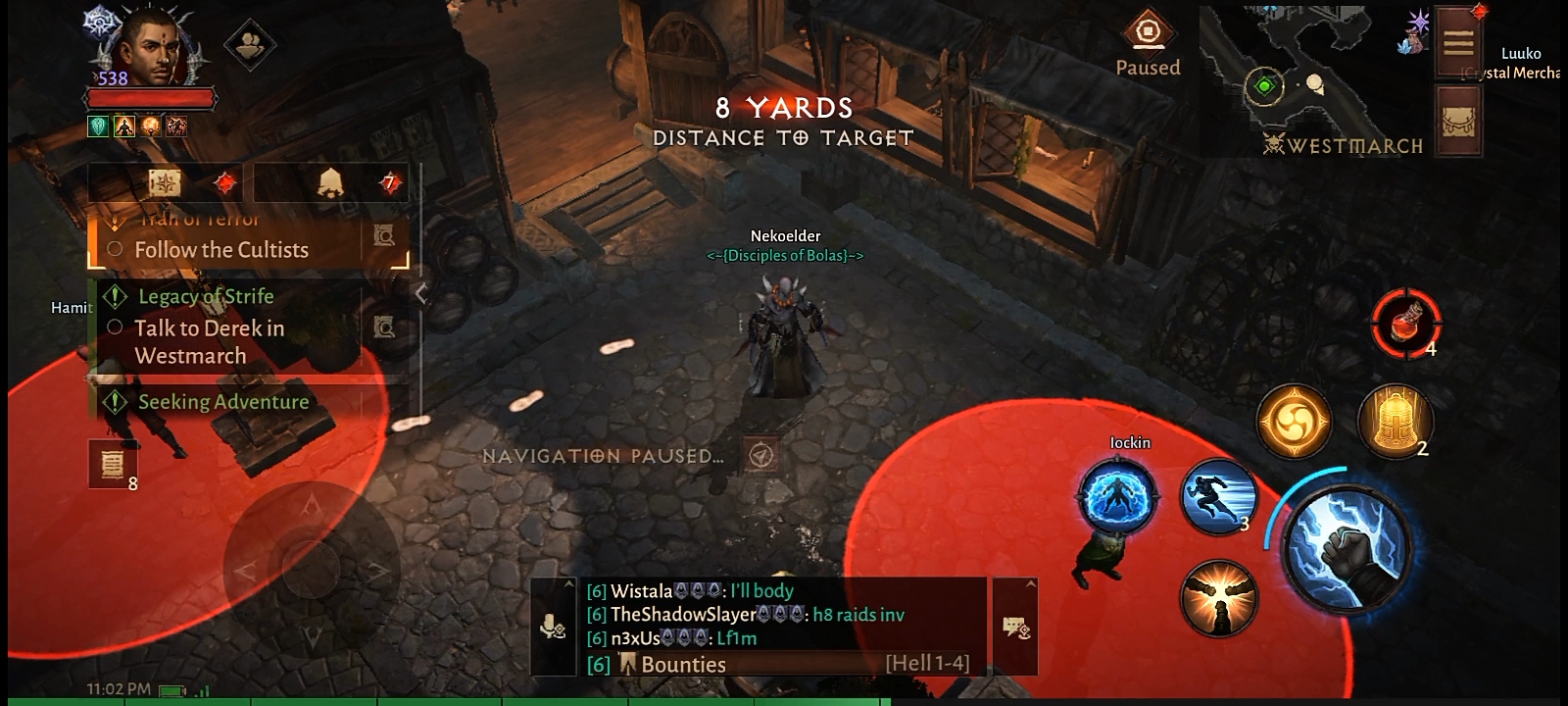The width and height of the screenshot is (1568, 706).
Task: Open the inventory bag button
Action: (x=1458, y=121)
